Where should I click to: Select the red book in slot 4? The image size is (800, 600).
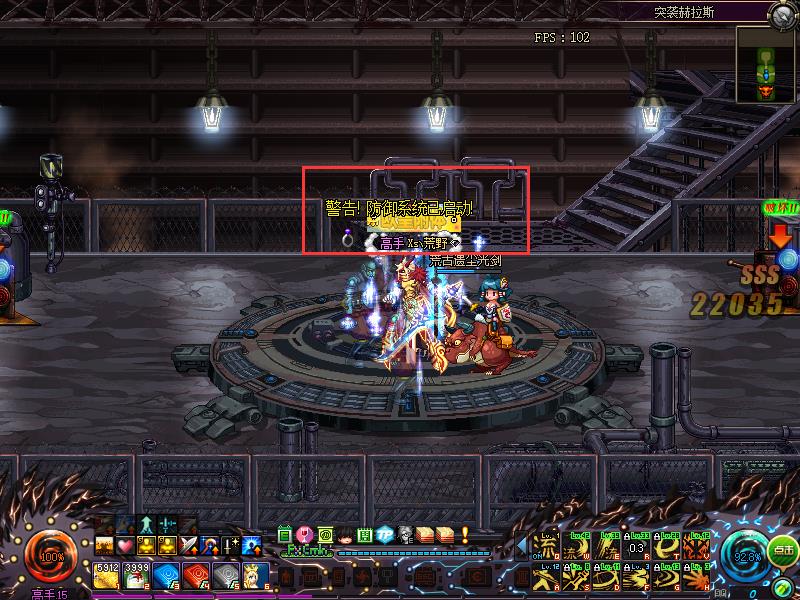(x=195, y=573)
